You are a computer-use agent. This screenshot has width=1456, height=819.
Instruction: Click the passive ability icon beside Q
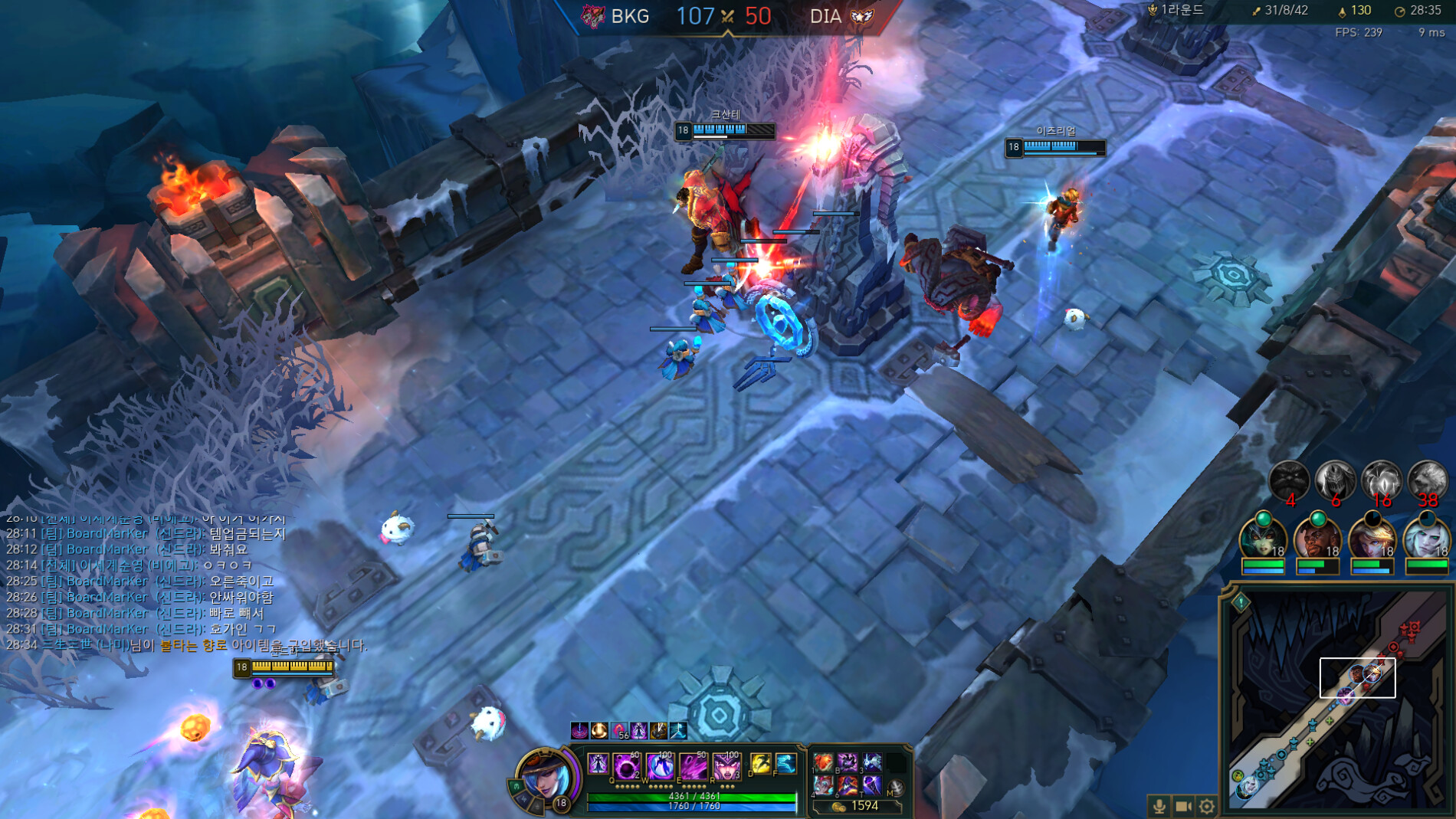[598, 764]
